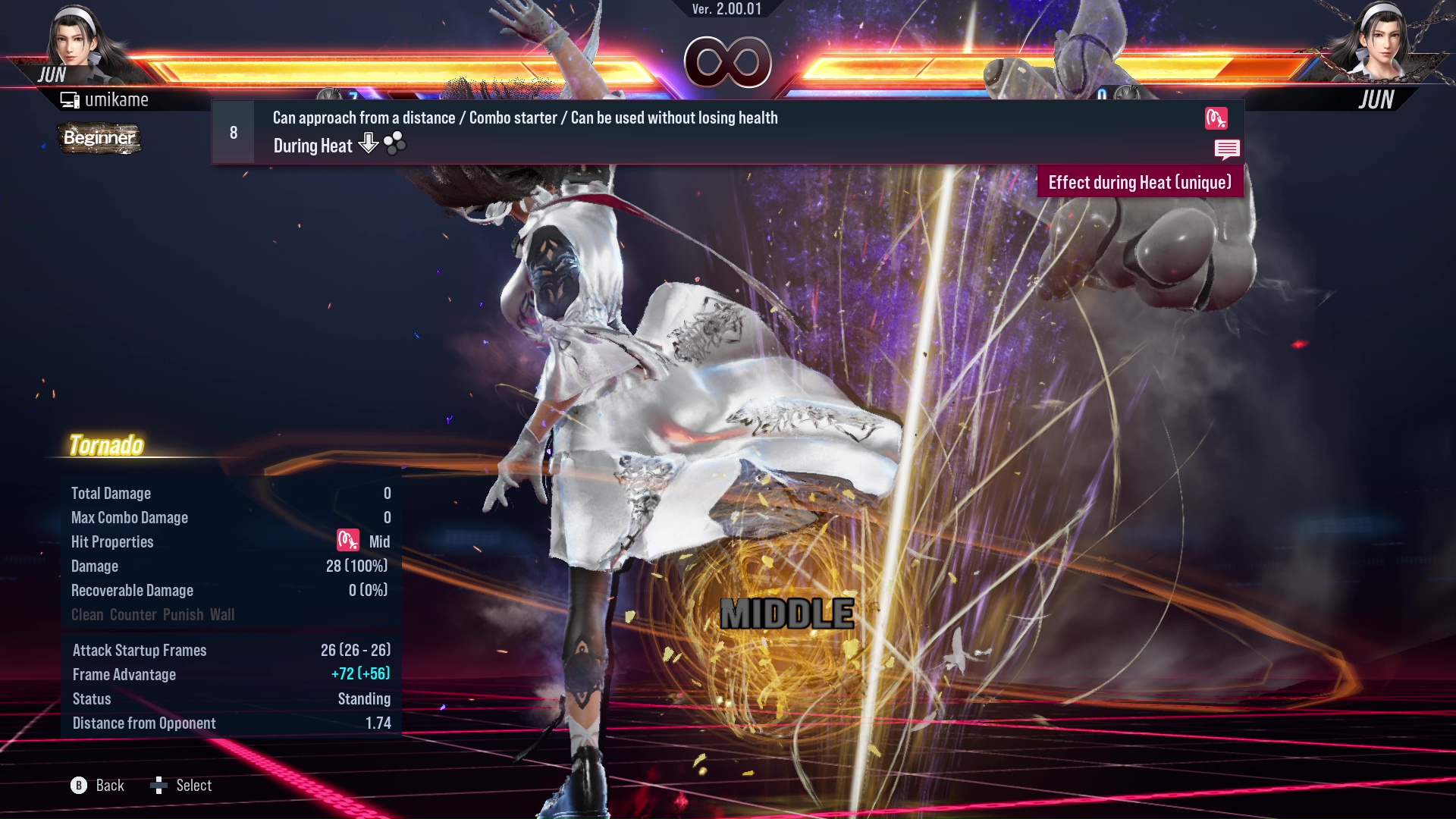This screenshot has width=1456, height=819.
Task: Select JUN's portrait in the top-left corner
Action: tap(68, 42)
